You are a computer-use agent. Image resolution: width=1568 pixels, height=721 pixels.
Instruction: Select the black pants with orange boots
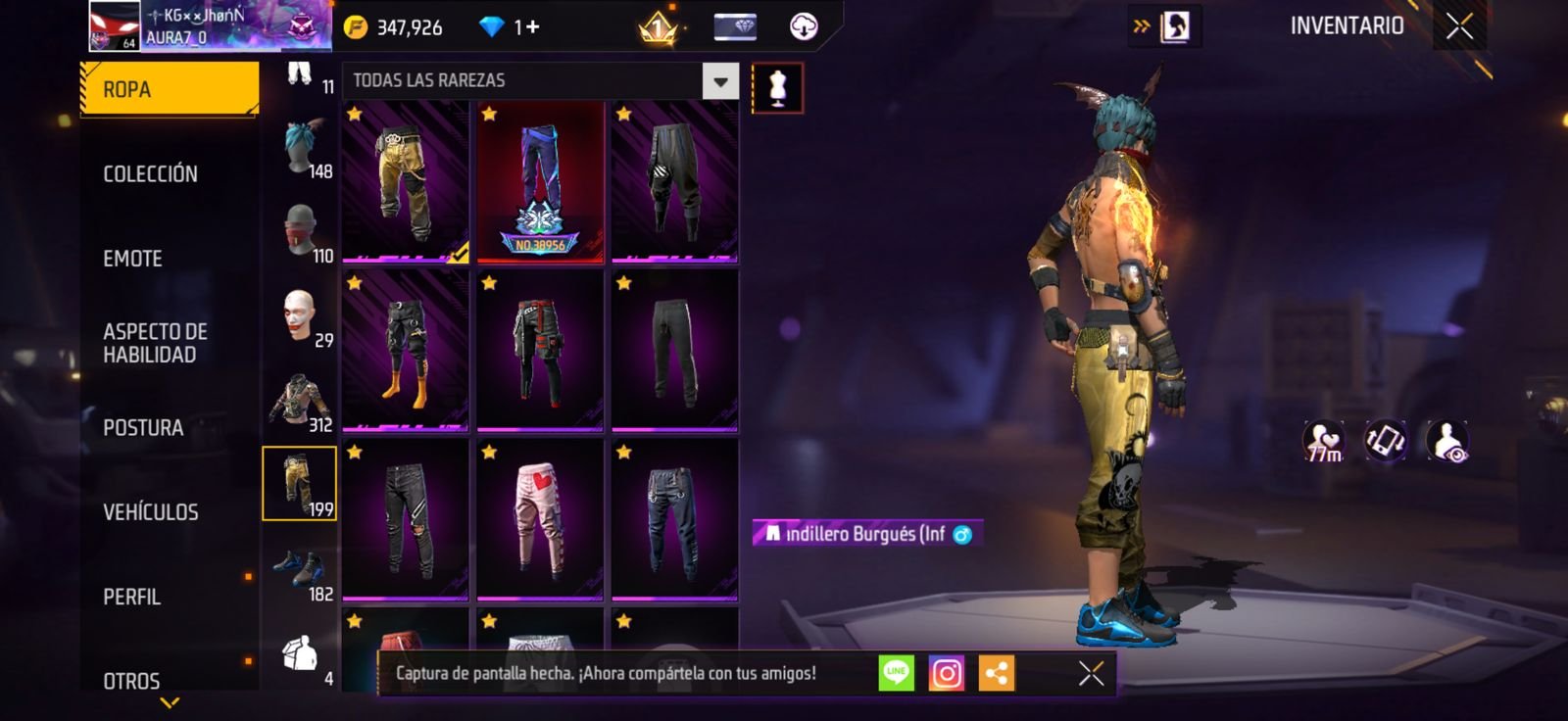[x=405, y=351]
